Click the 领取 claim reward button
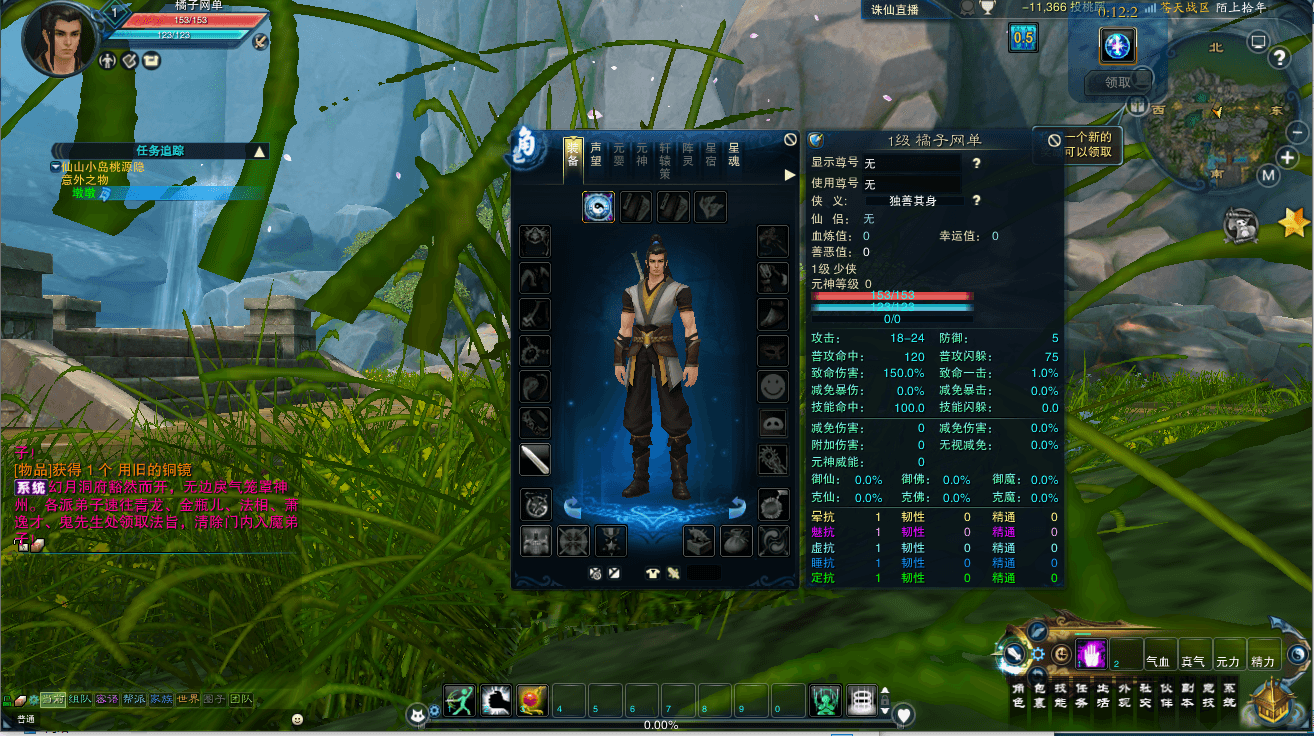The width and height of the screenshot is (1314, 736). pyautogui.click(x=1118, y=83)
